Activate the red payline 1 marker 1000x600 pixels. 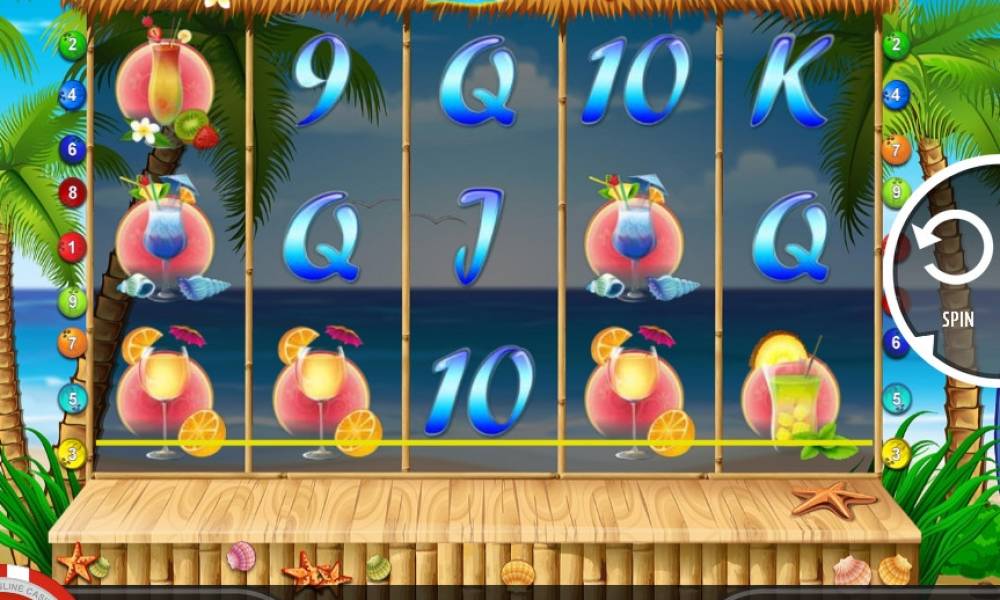72,247
